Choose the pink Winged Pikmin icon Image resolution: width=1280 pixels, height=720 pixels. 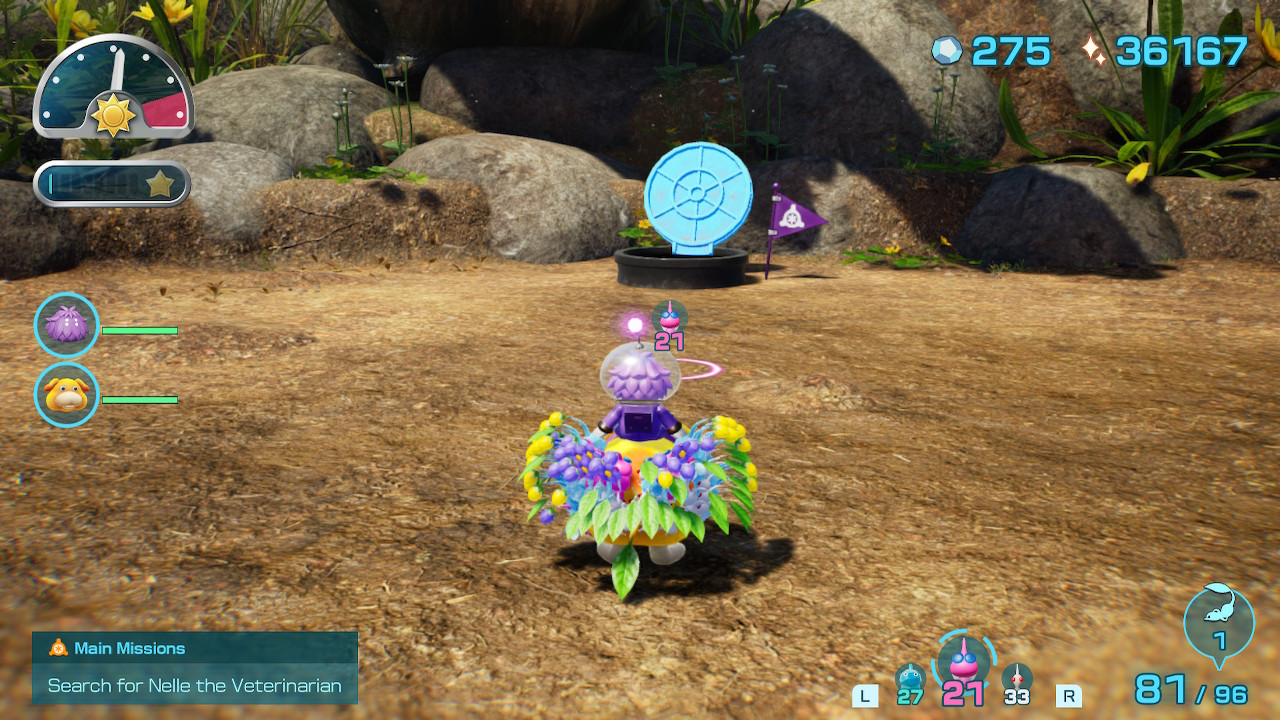coord(963,662)
